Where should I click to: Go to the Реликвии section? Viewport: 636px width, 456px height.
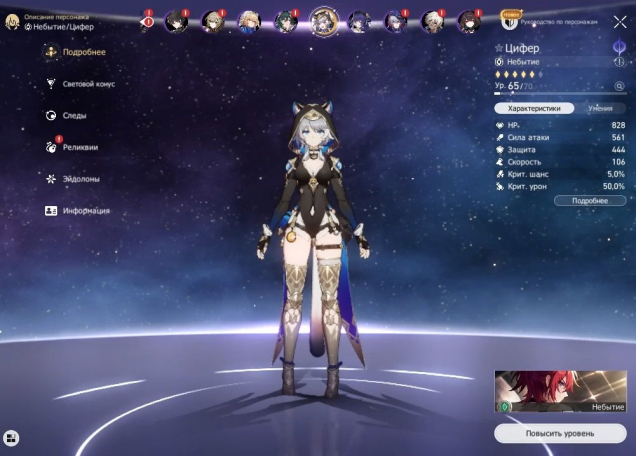[80, 147]
